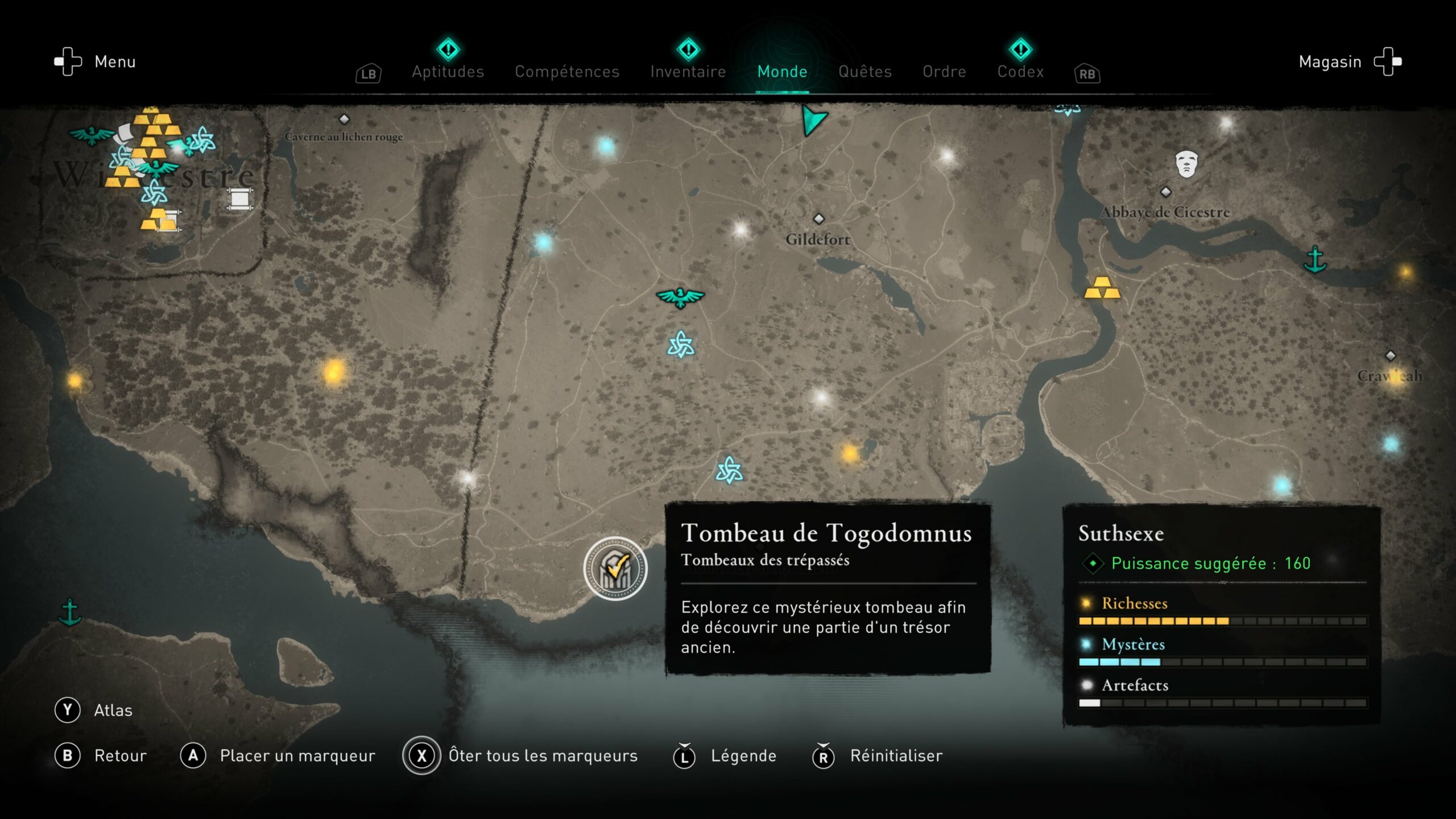
Task: Click the white mask marker near Cicestre
Action: click(1186, 164)
